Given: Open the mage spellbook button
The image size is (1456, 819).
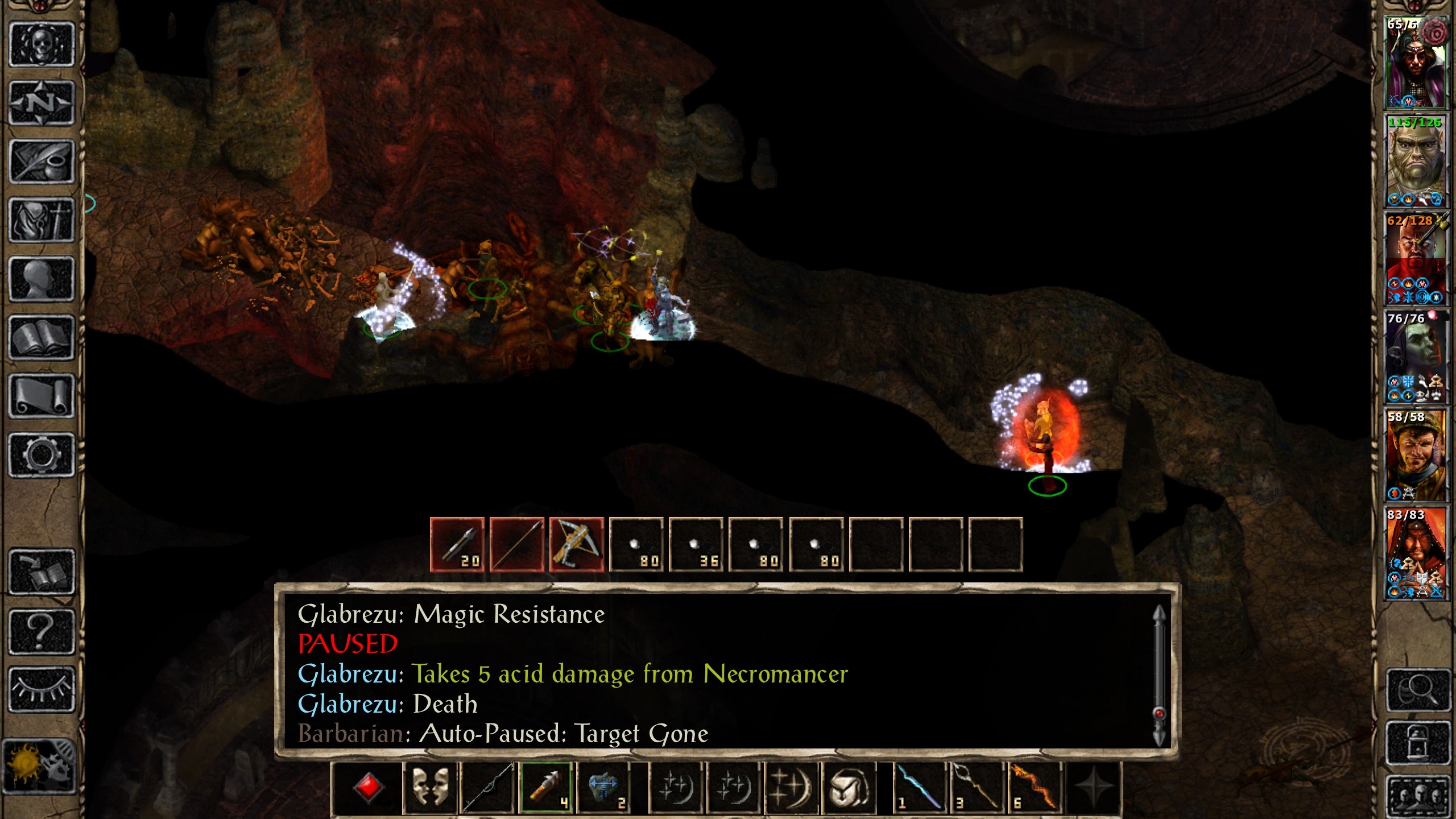Looking at the screenshot, I should 42,338.
